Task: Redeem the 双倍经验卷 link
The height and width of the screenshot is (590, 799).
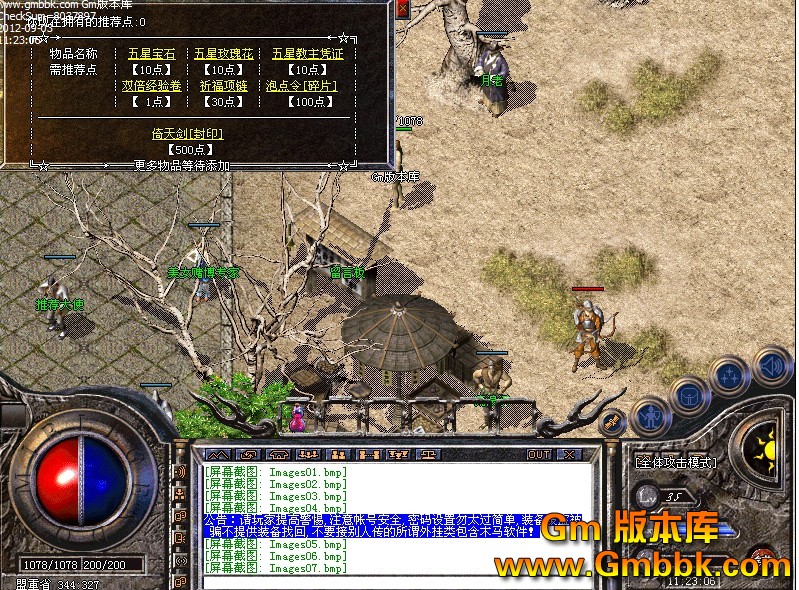Action: pos(151,86)
